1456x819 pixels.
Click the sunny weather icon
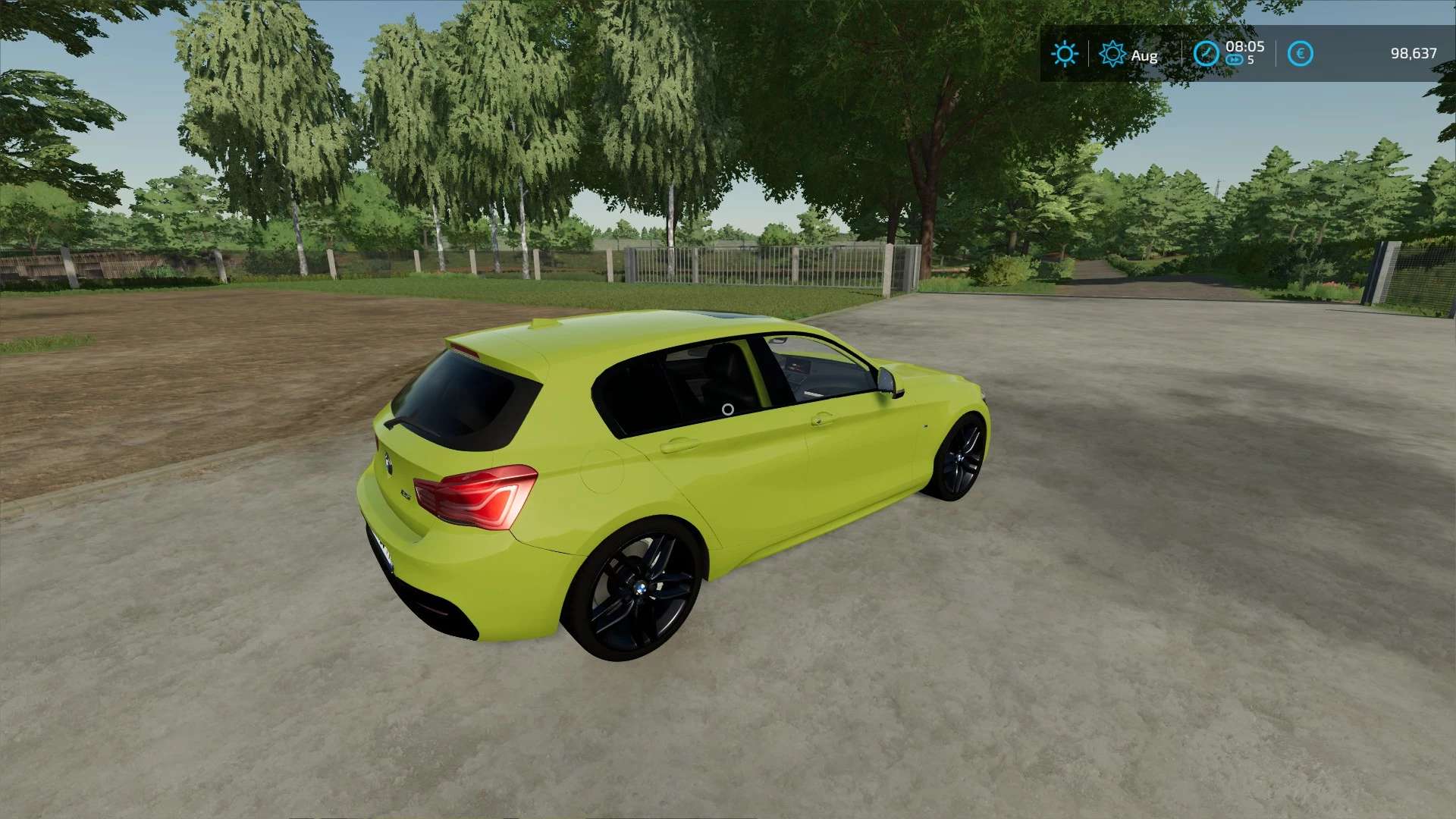click(x=1064, y=54)
